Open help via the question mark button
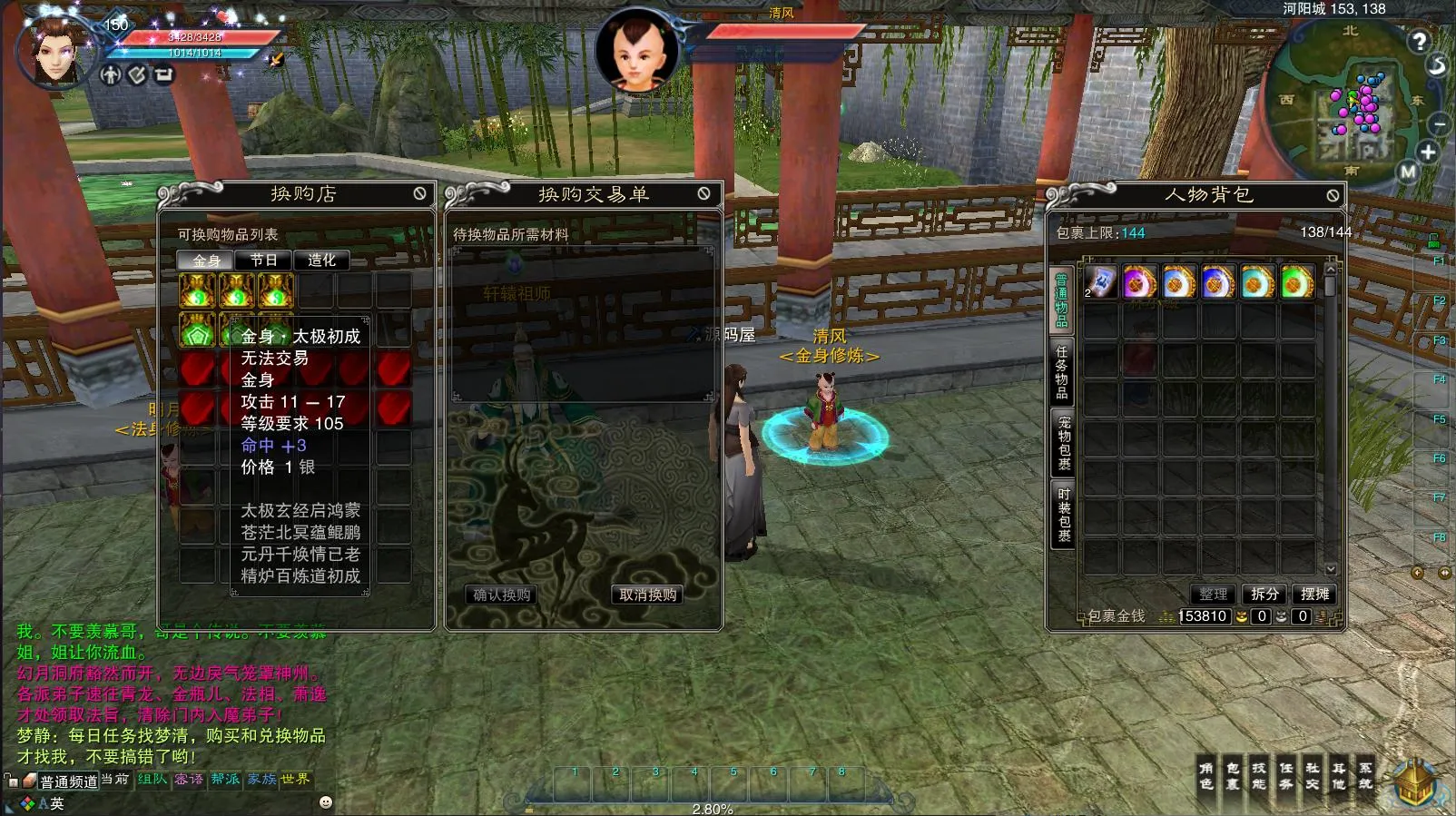Screen dimensions: 1456x816 (x=1419, y=41)
